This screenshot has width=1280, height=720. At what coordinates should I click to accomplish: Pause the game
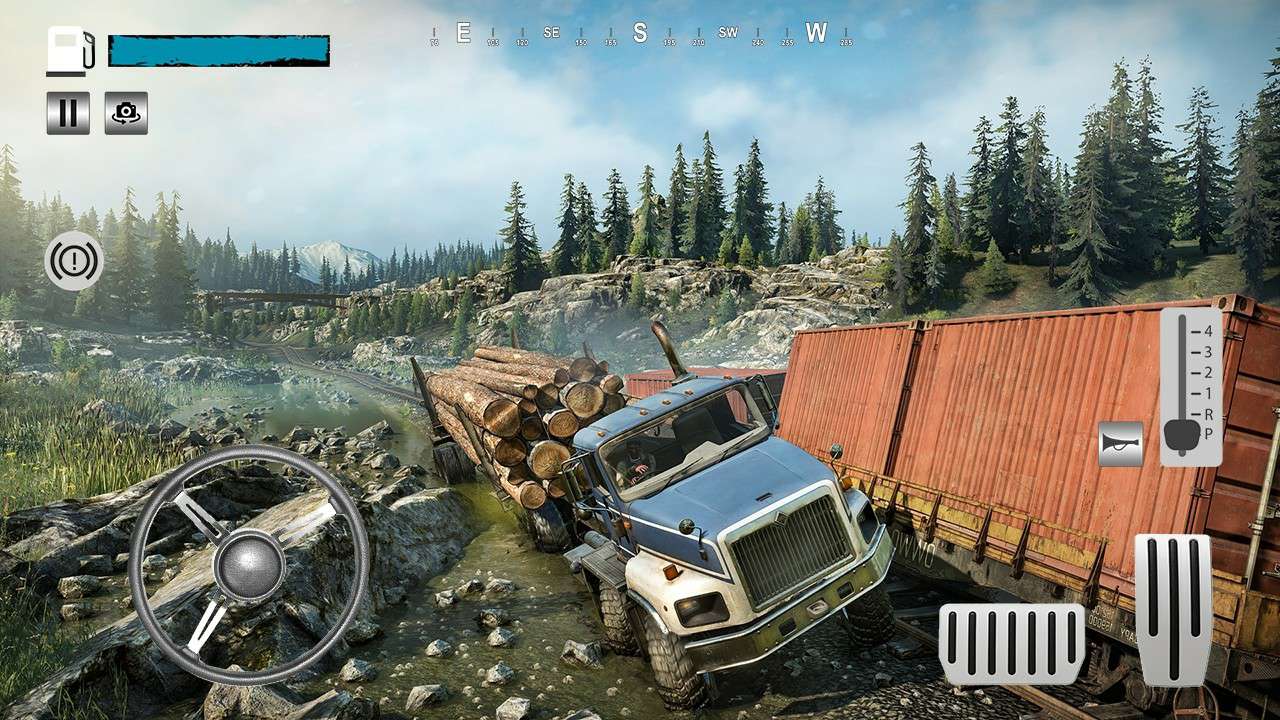[x=68, y=113]
